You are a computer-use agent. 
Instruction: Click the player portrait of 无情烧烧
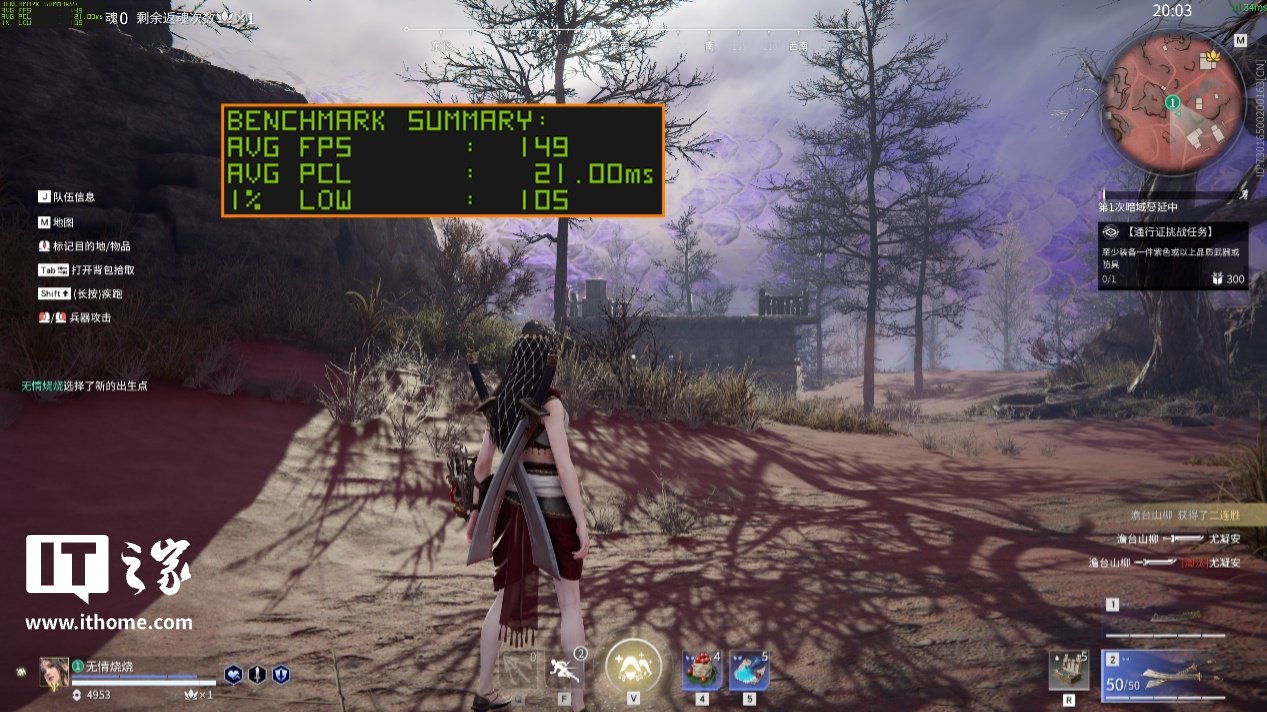tap(54, 673)
